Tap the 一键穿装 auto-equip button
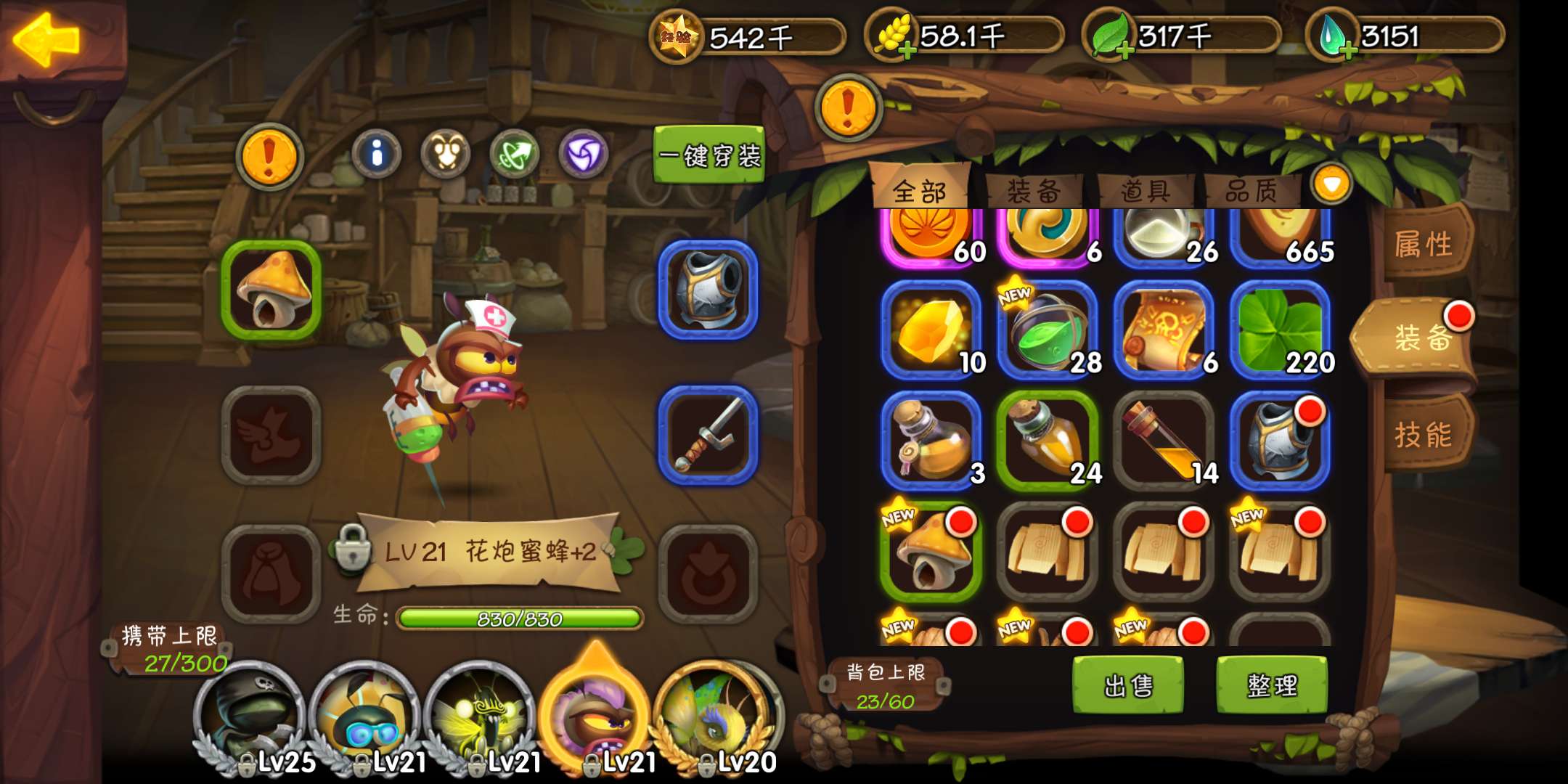The width and height of the screenshot is (1568, 784). coord(709,155)
